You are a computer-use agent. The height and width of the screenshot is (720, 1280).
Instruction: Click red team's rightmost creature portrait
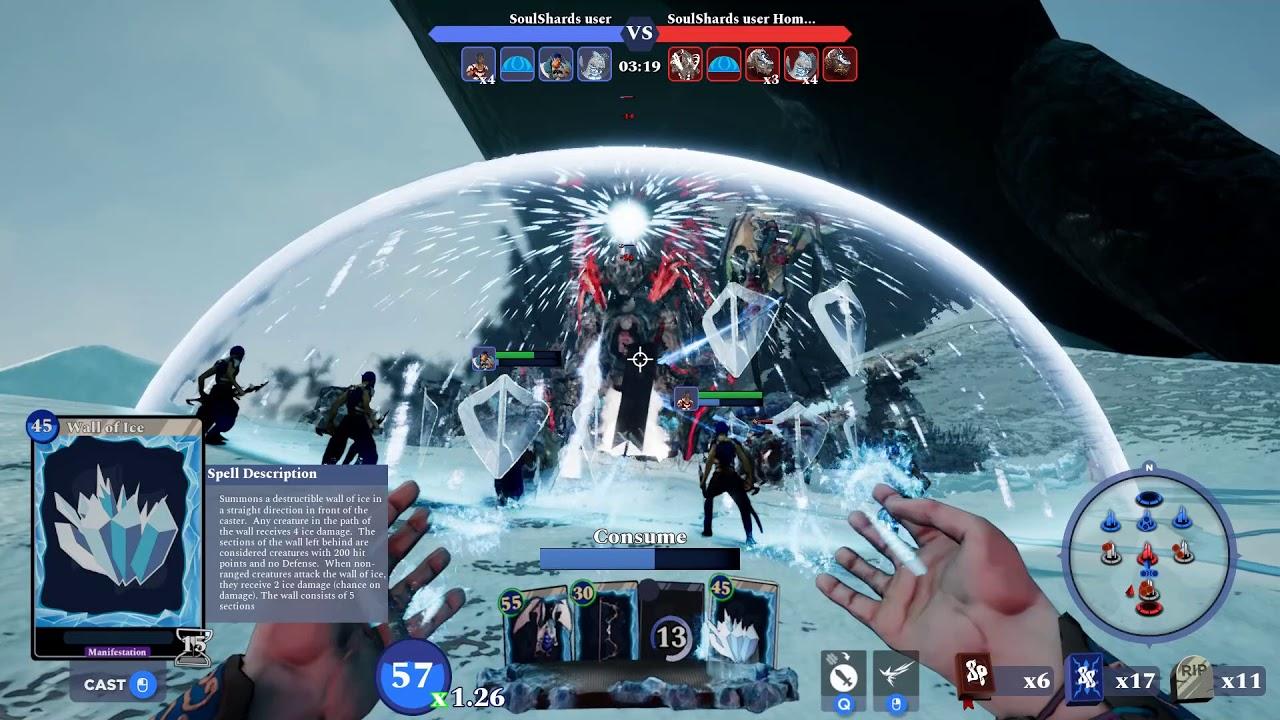pos(839,62)
